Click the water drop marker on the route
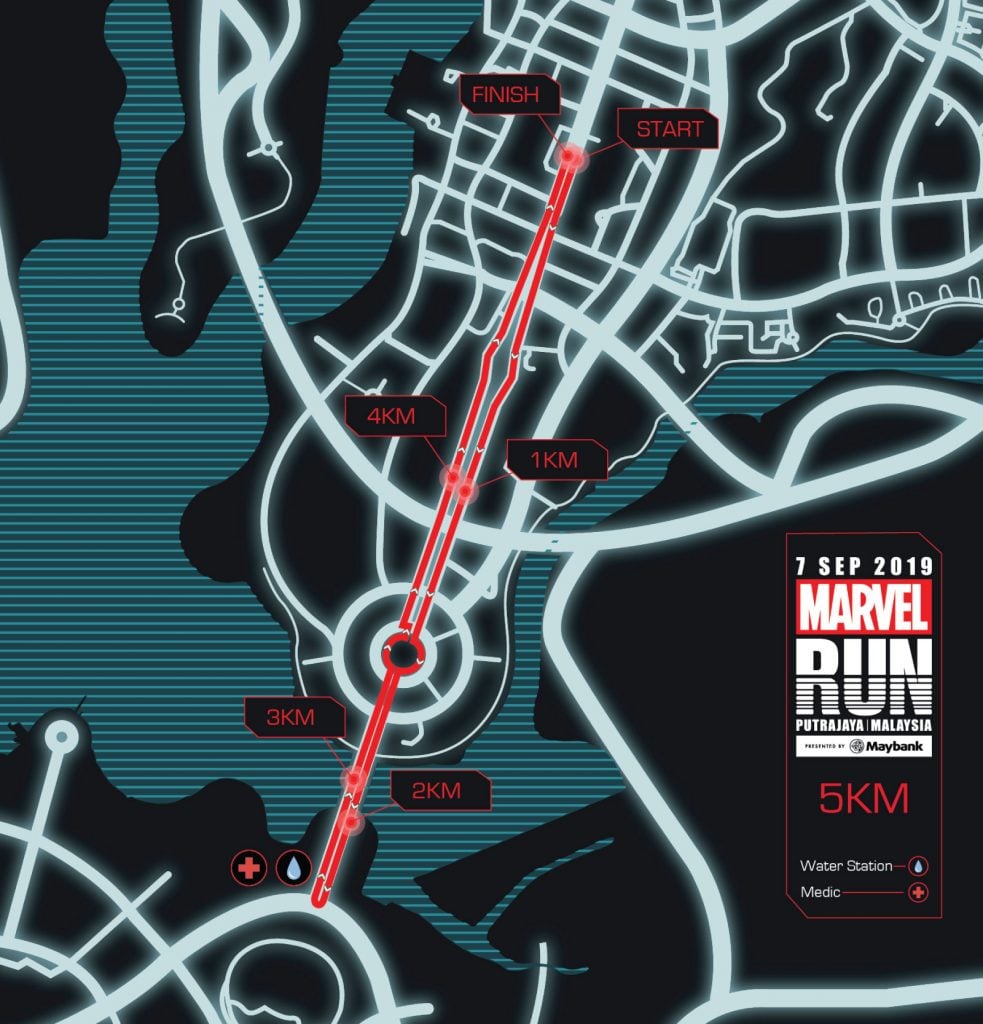 294,868
